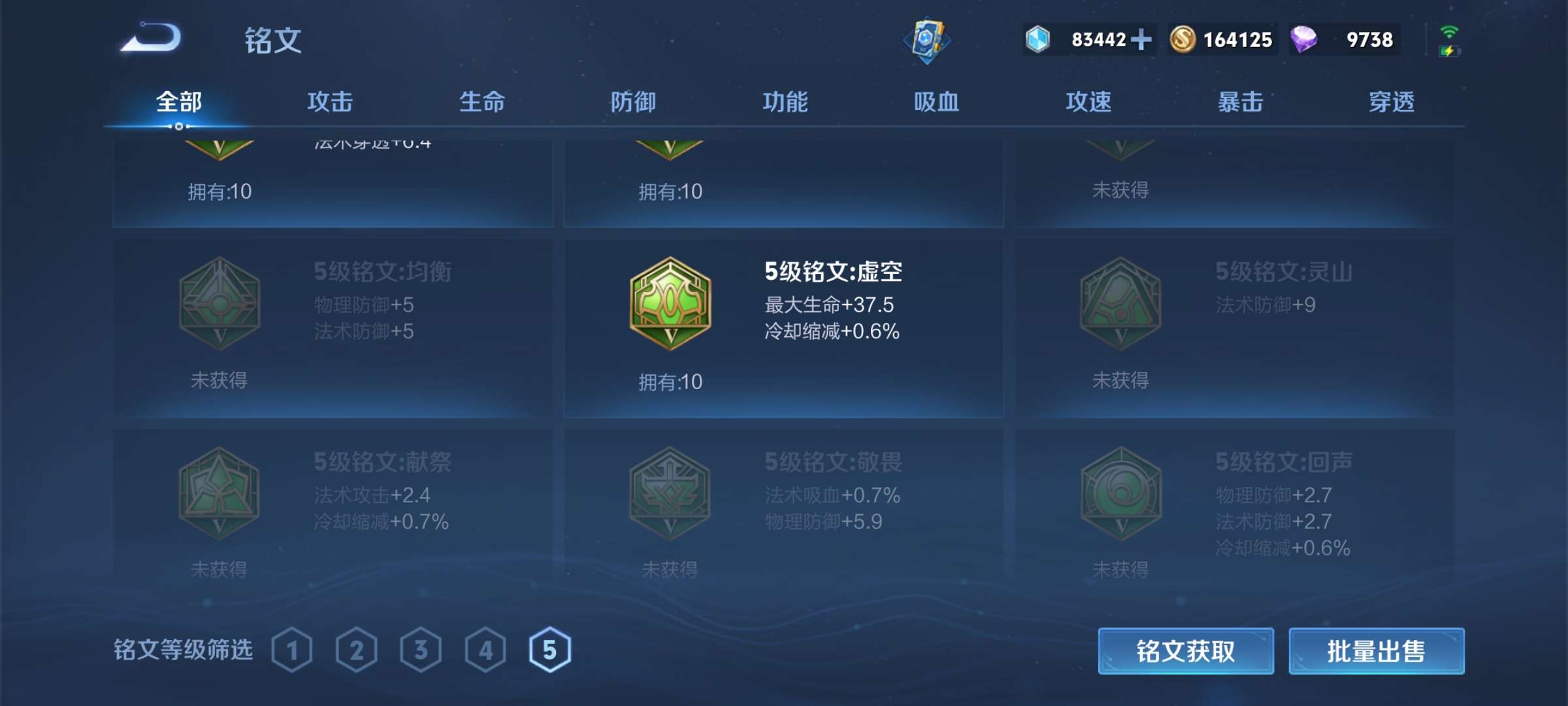1568x706 pixels.
Task: Choose the 攻速 tab
Action: (x=1088, y=102)
